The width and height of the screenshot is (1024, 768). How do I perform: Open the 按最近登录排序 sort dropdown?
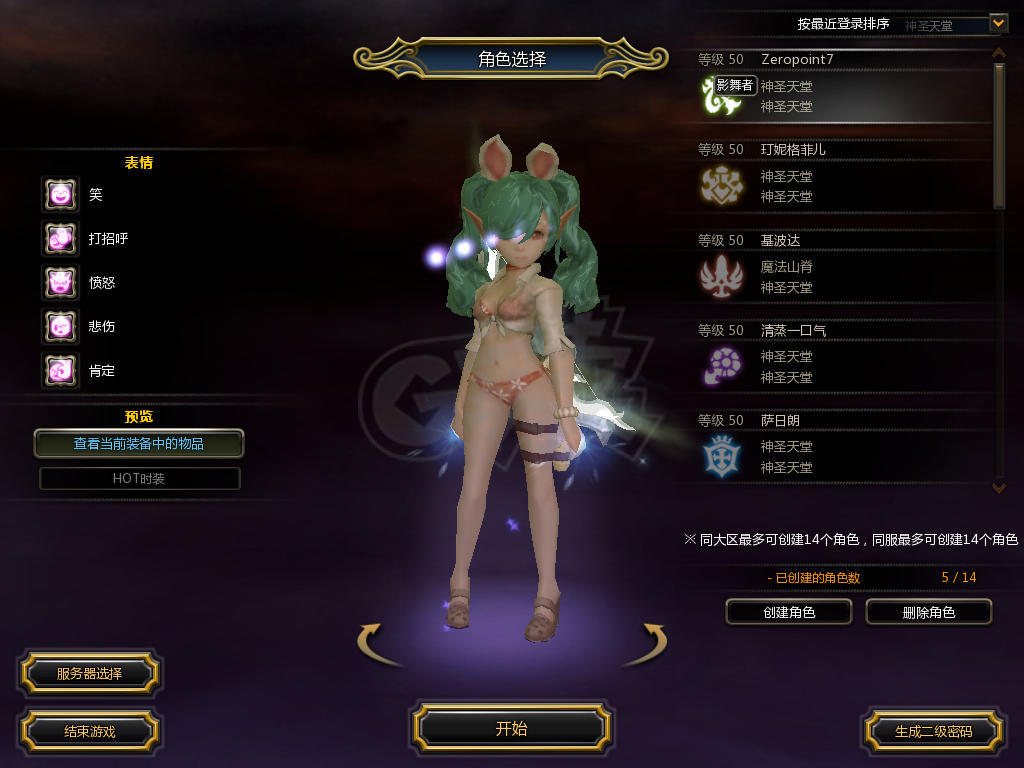997,23
